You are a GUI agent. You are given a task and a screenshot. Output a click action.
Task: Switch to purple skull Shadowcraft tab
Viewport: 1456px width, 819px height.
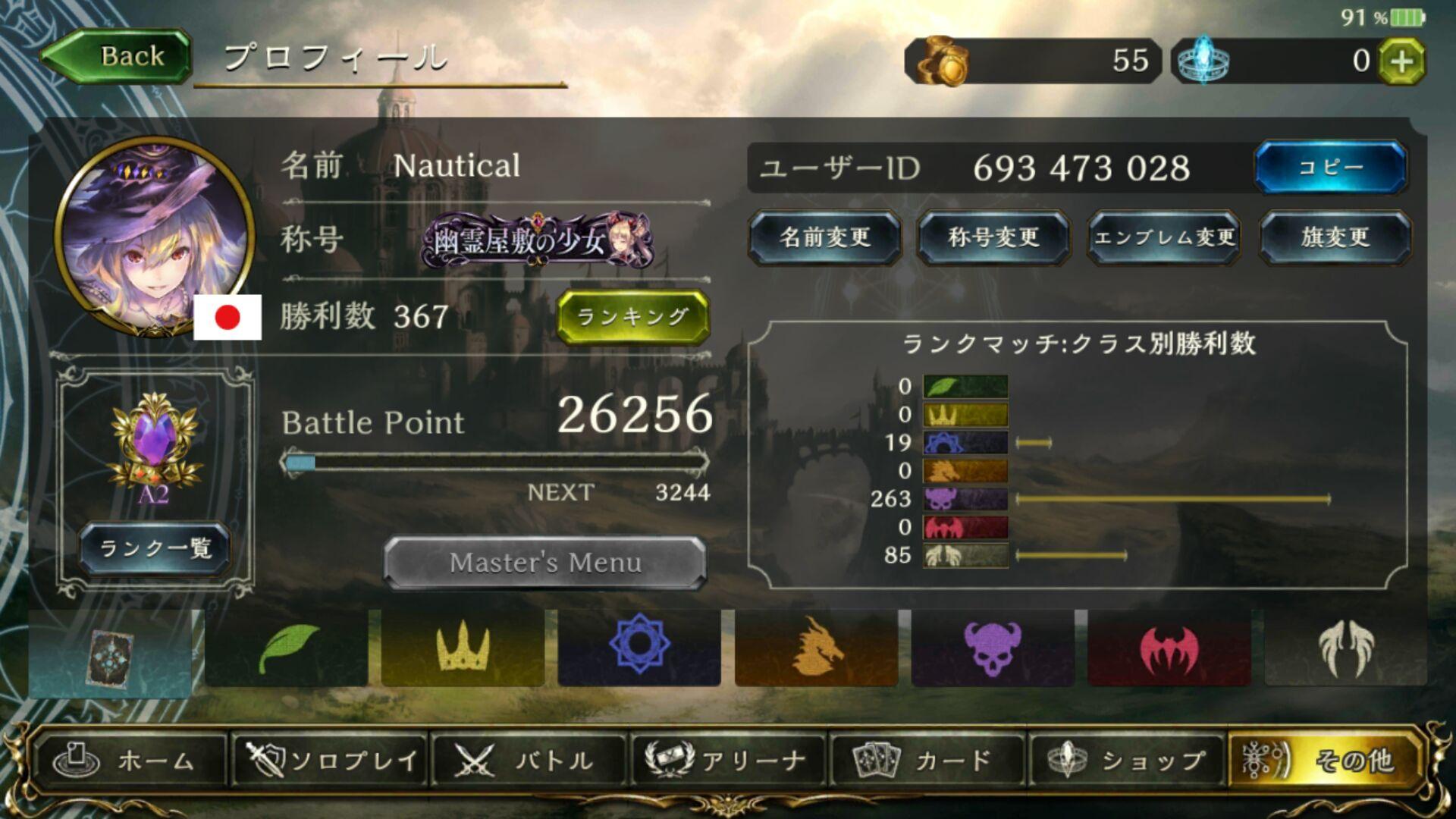pos(993,648)
